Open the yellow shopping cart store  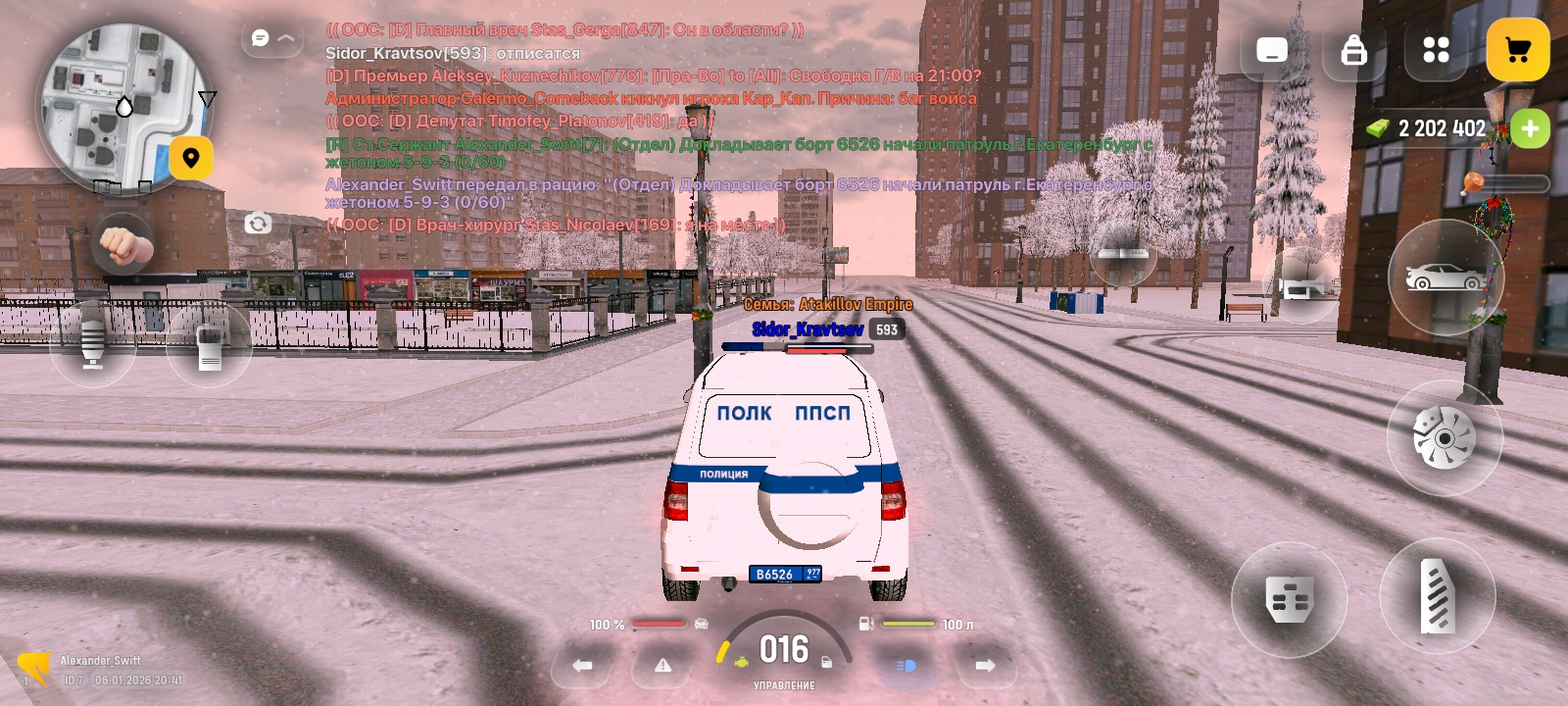tap(1518, 50)
